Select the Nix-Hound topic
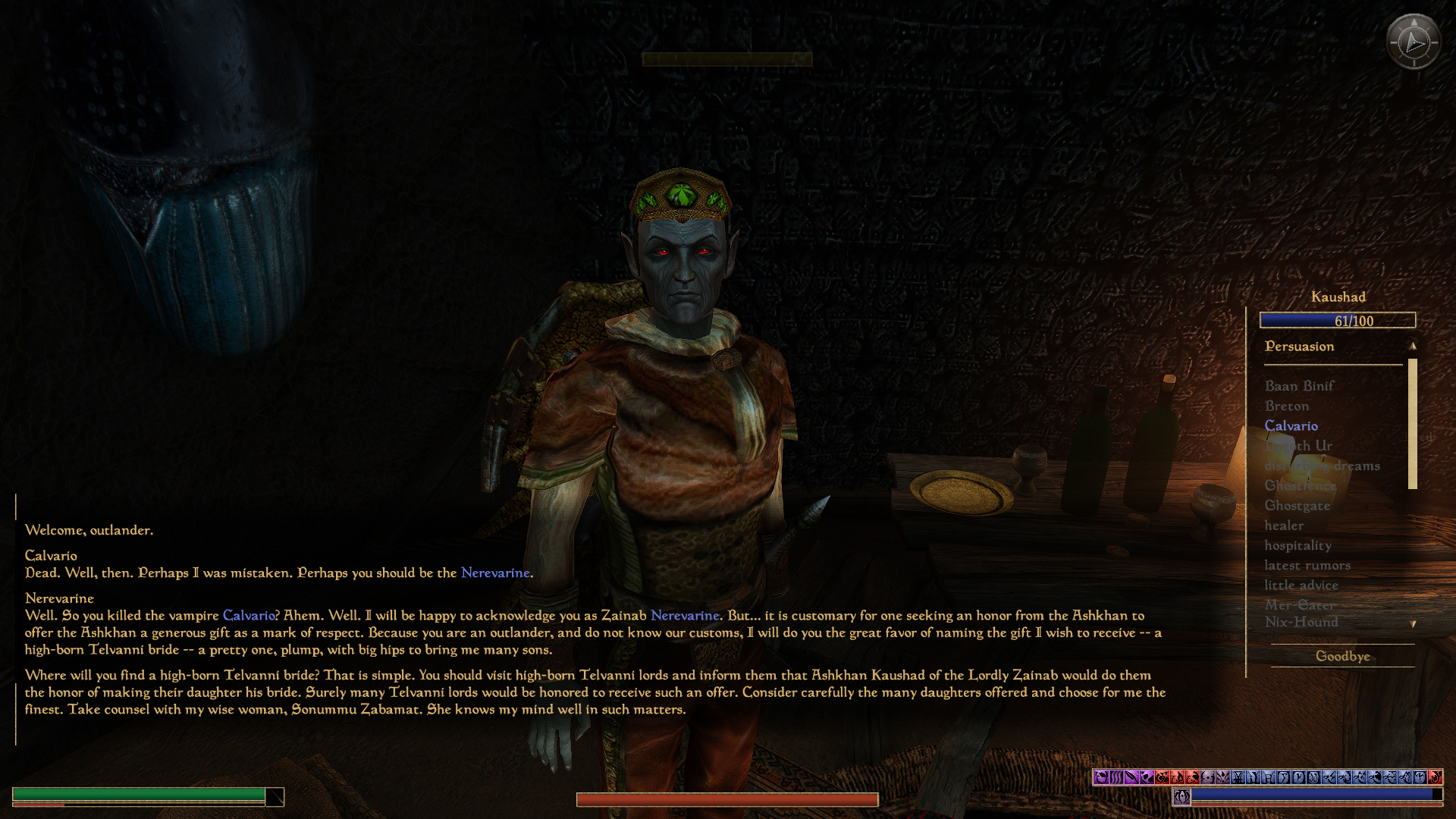The width and height of the screenshot is (1456, 819). click(x=1301, y=622)
